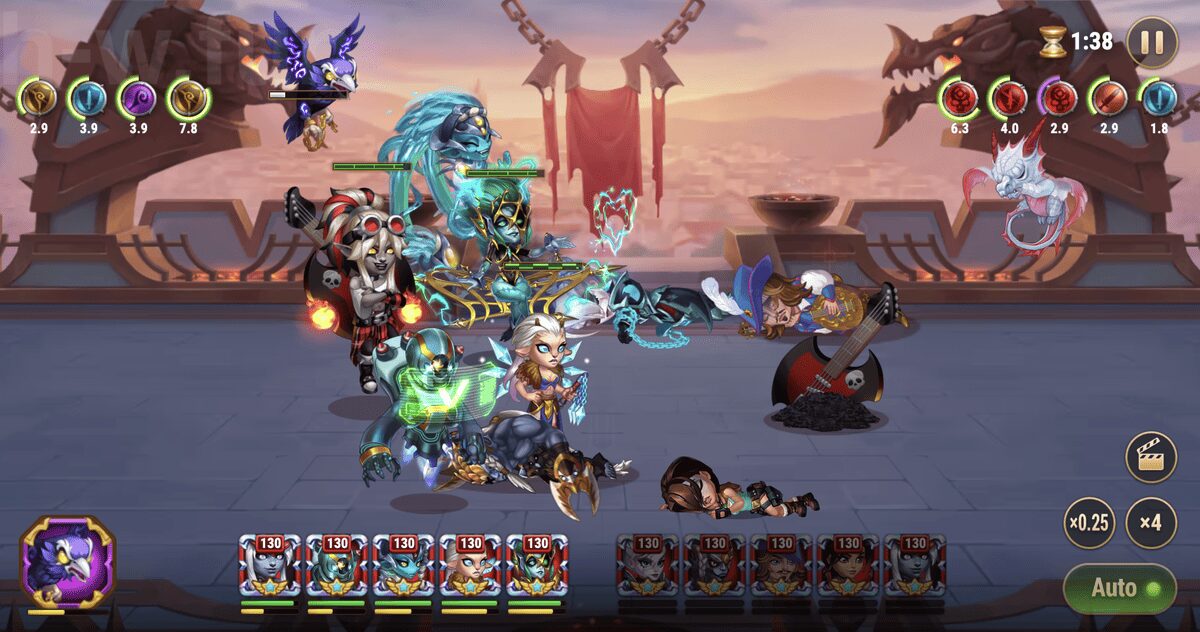Image resolution: width=1200 pixels, height=632 pixels.
Task: Set battle speed to x4
Action: [1151, 523]
